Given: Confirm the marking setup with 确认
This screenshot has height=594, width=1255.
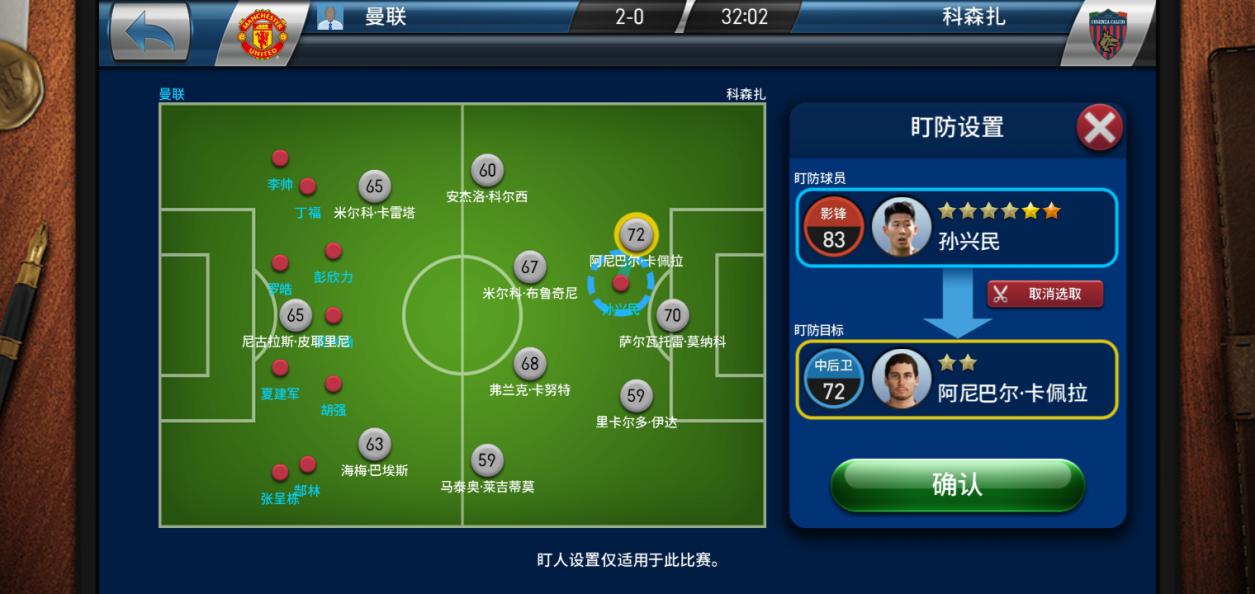Looking at the screenshot, I should click(x=957, y=485).
